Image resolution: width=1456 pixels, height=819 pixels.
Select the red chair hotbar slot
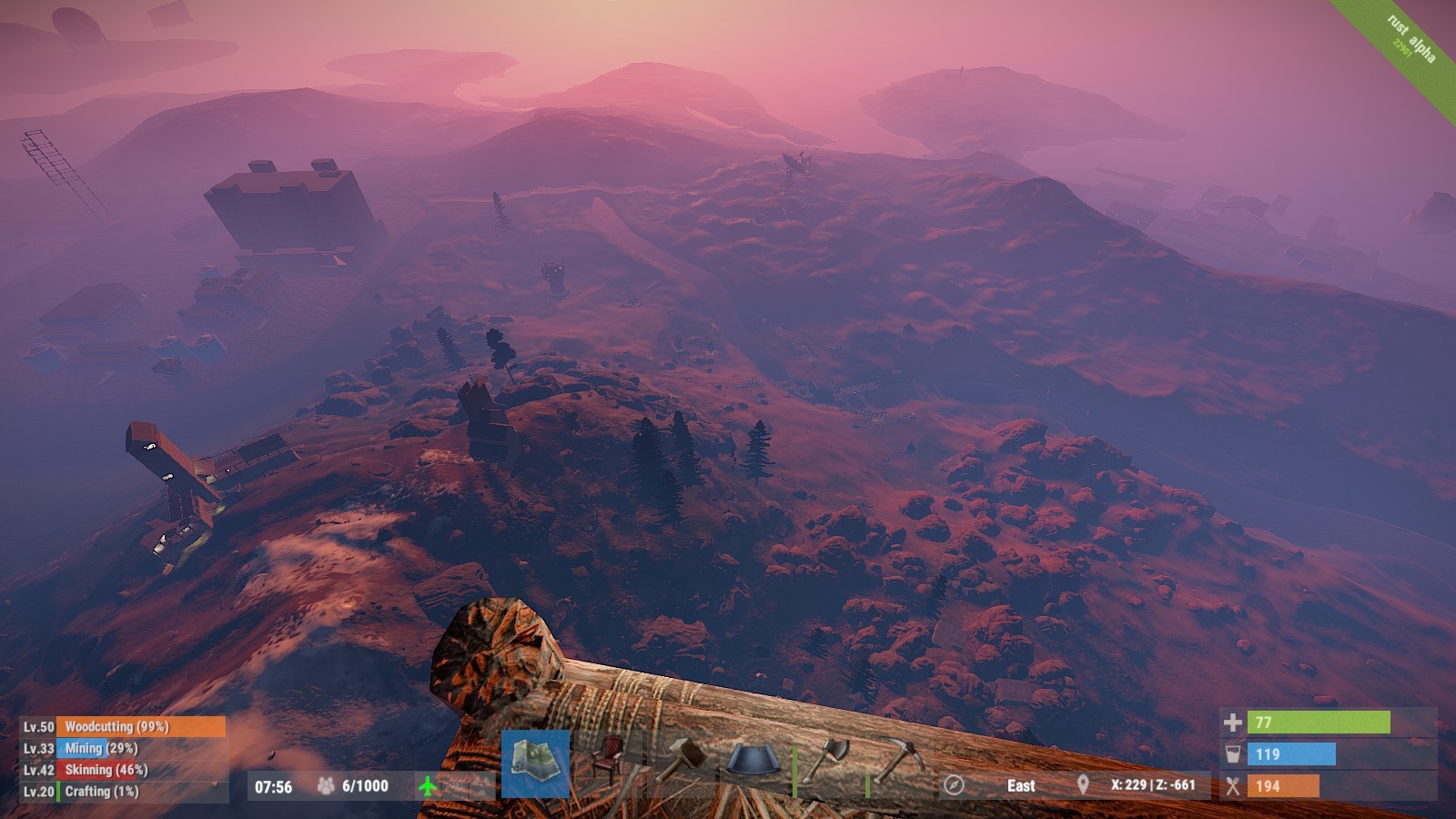click(608, 763)
